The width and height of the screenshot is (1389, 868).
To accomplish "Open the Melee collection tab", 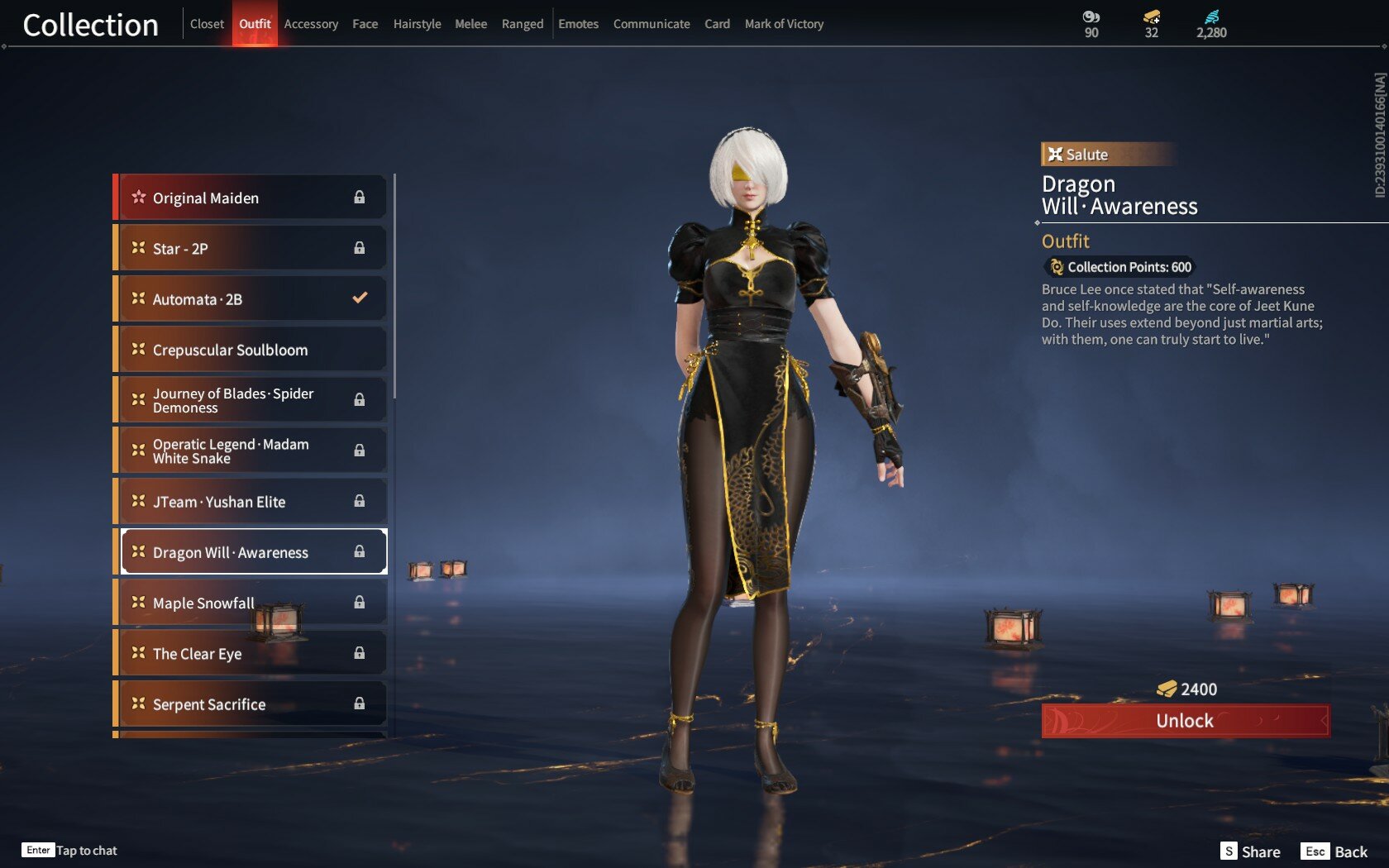I will tap(470, 24).
